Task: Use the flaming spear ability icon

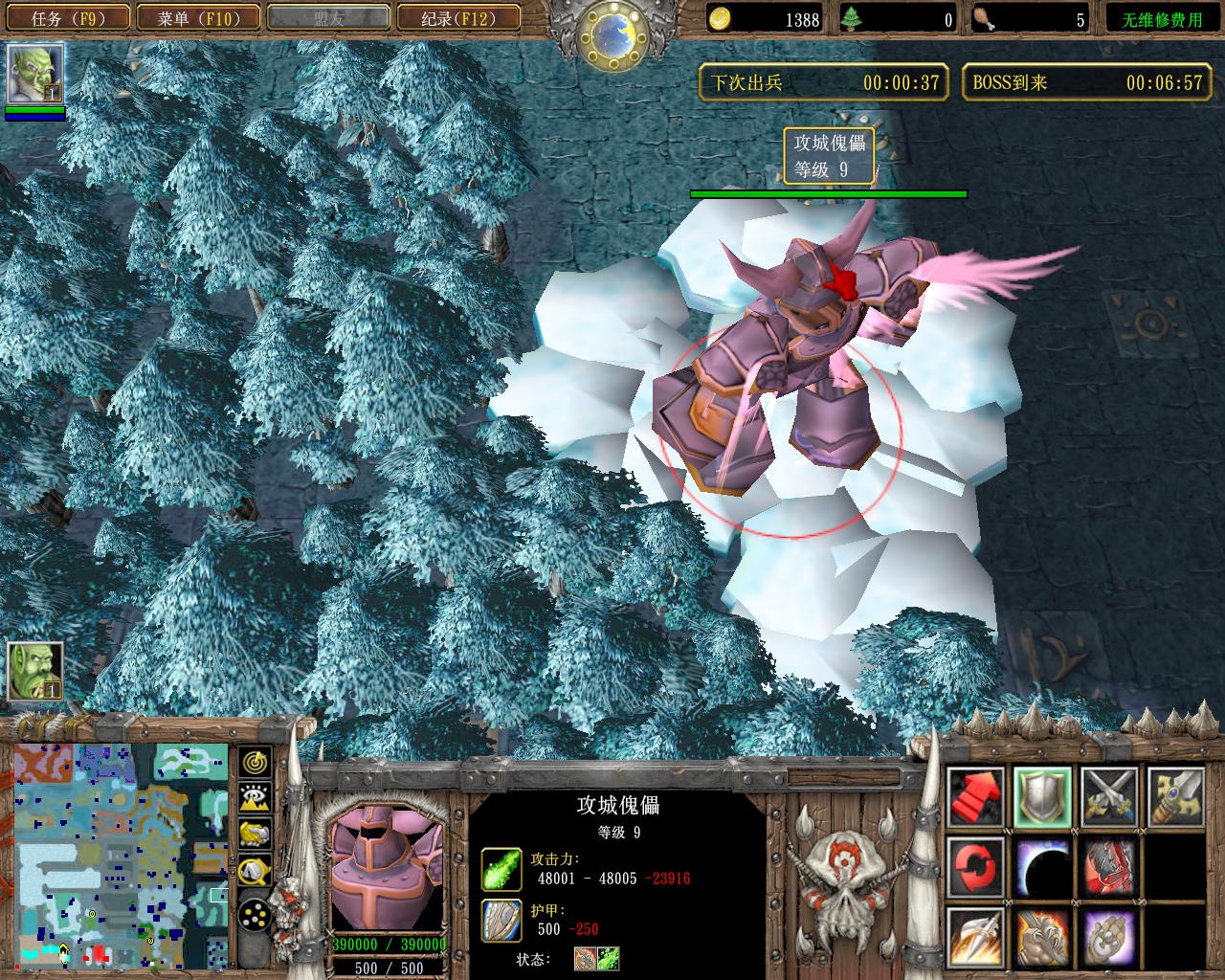Action: [x=976, y=936]
